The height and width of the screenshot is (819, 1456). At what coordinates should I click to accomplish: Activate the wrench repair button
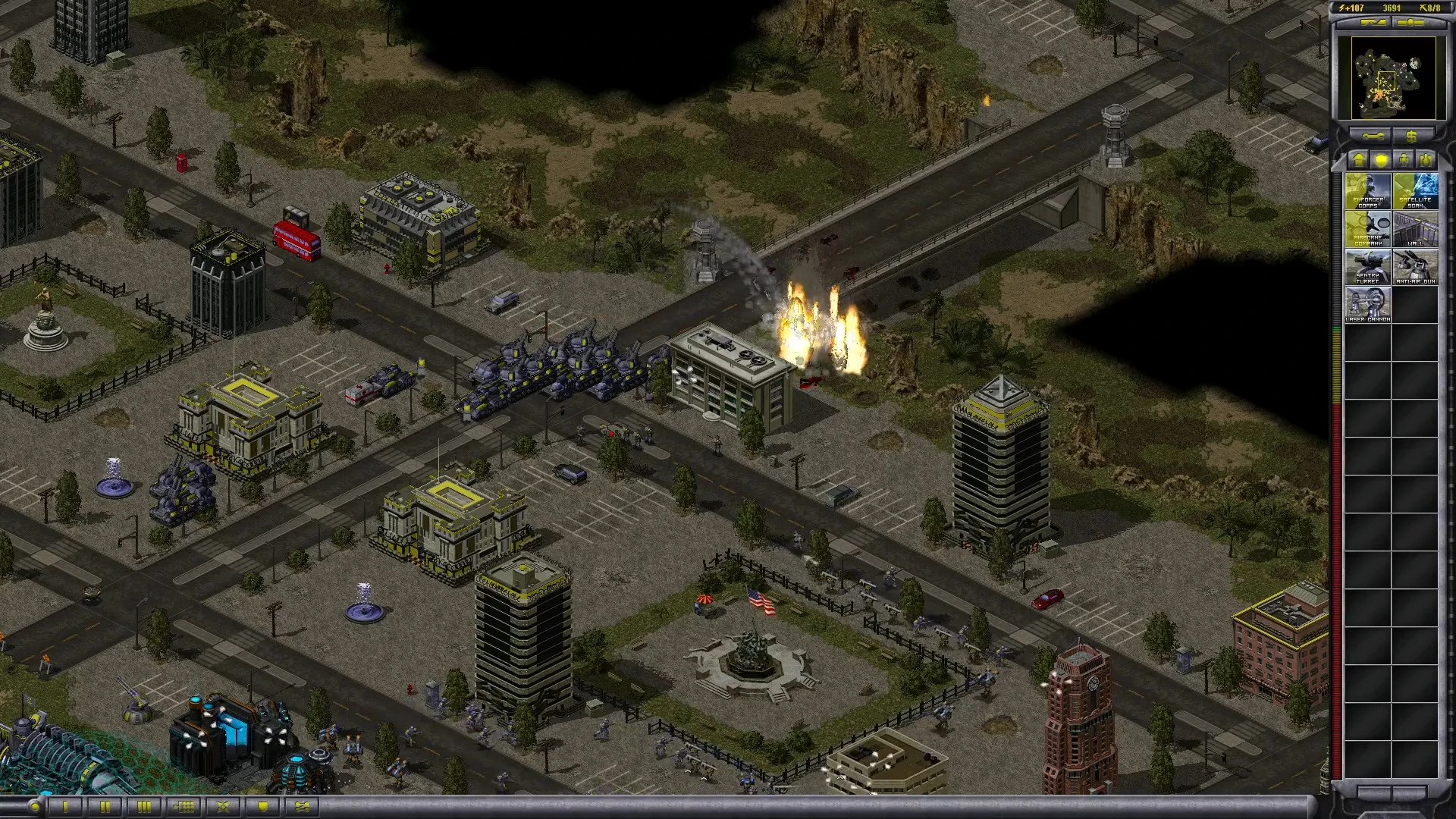pos(1373,136)
